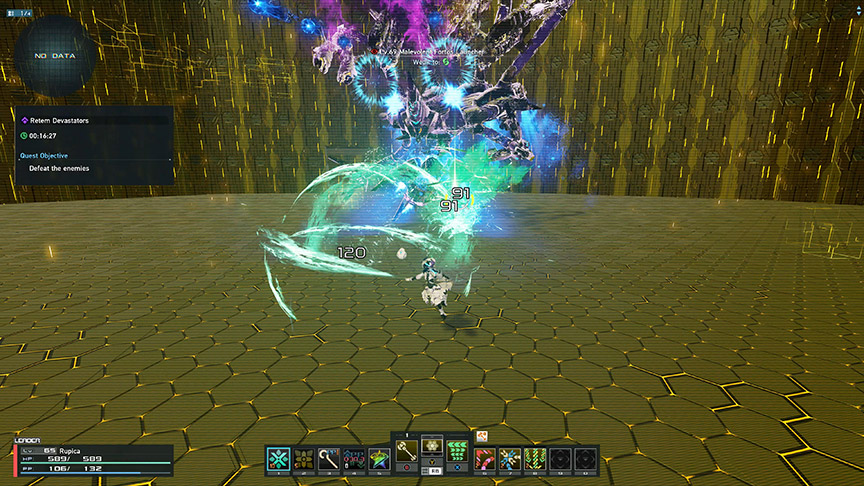Select the Rupica leader status panel
864x486 pixels.
pos(92,459)
